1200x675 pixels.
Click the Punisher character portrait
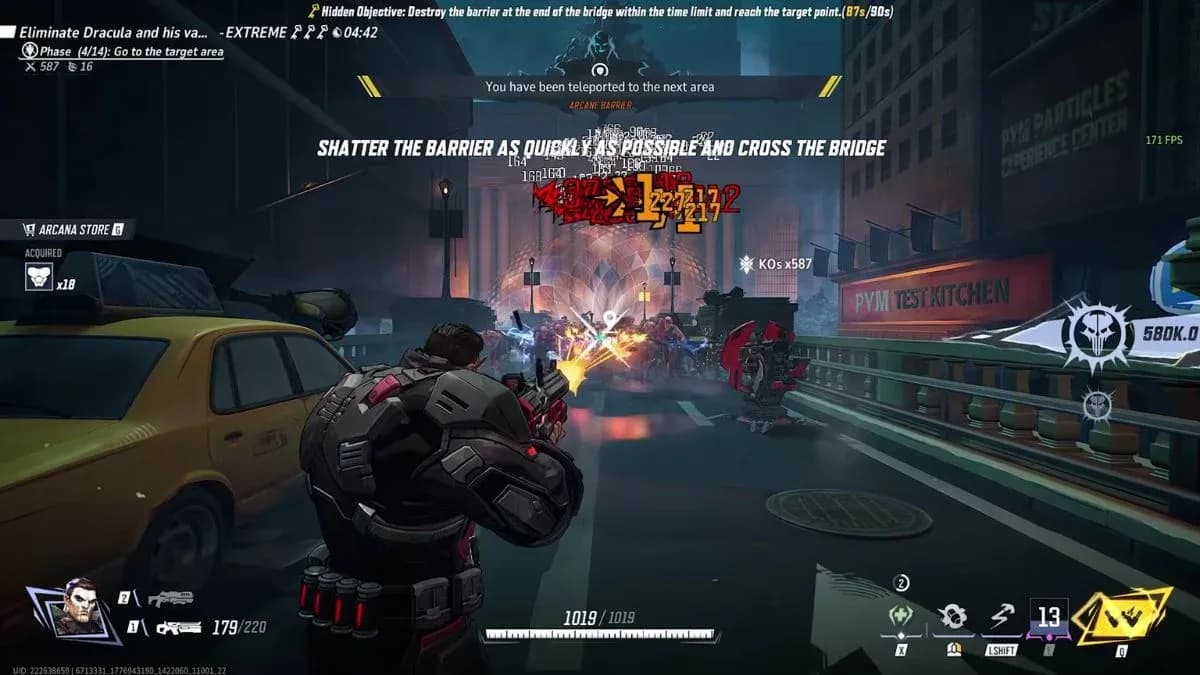coord(75,609)
